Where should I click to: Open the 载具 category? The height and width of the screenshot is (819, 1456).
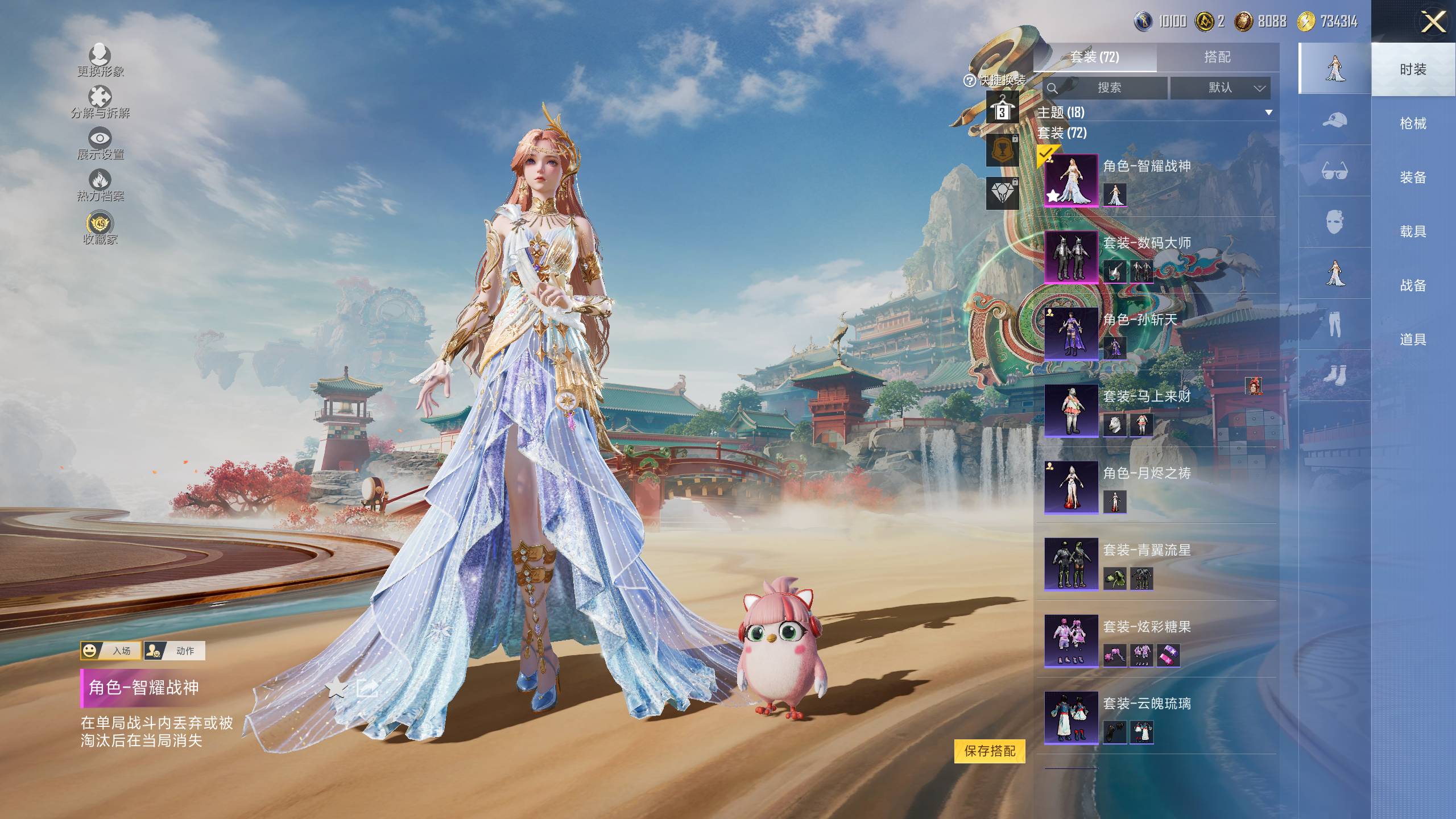tap(1413, 231)
